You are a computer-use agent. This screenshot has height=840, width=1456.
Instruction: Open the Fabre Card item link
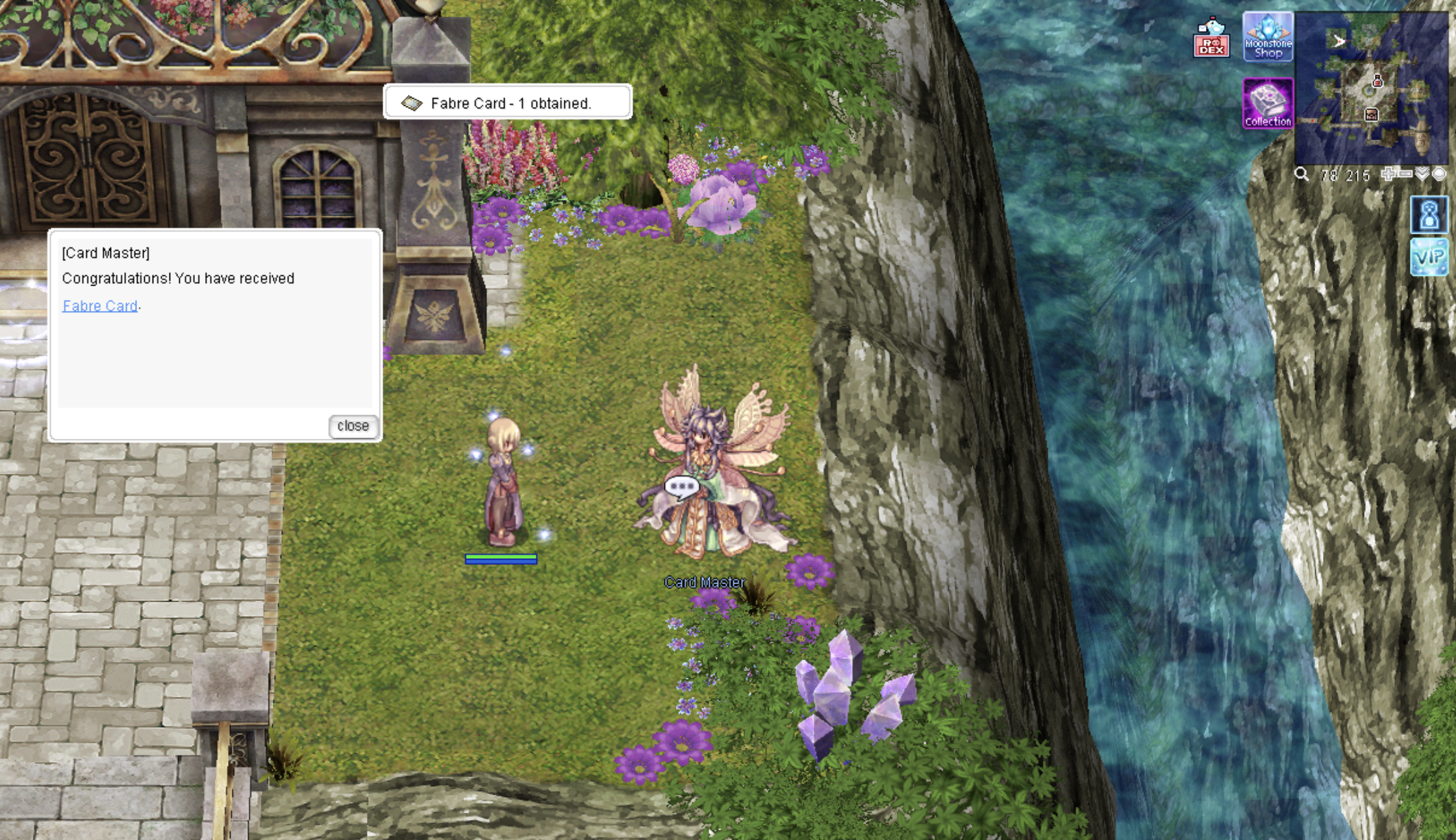pos(100,306)
